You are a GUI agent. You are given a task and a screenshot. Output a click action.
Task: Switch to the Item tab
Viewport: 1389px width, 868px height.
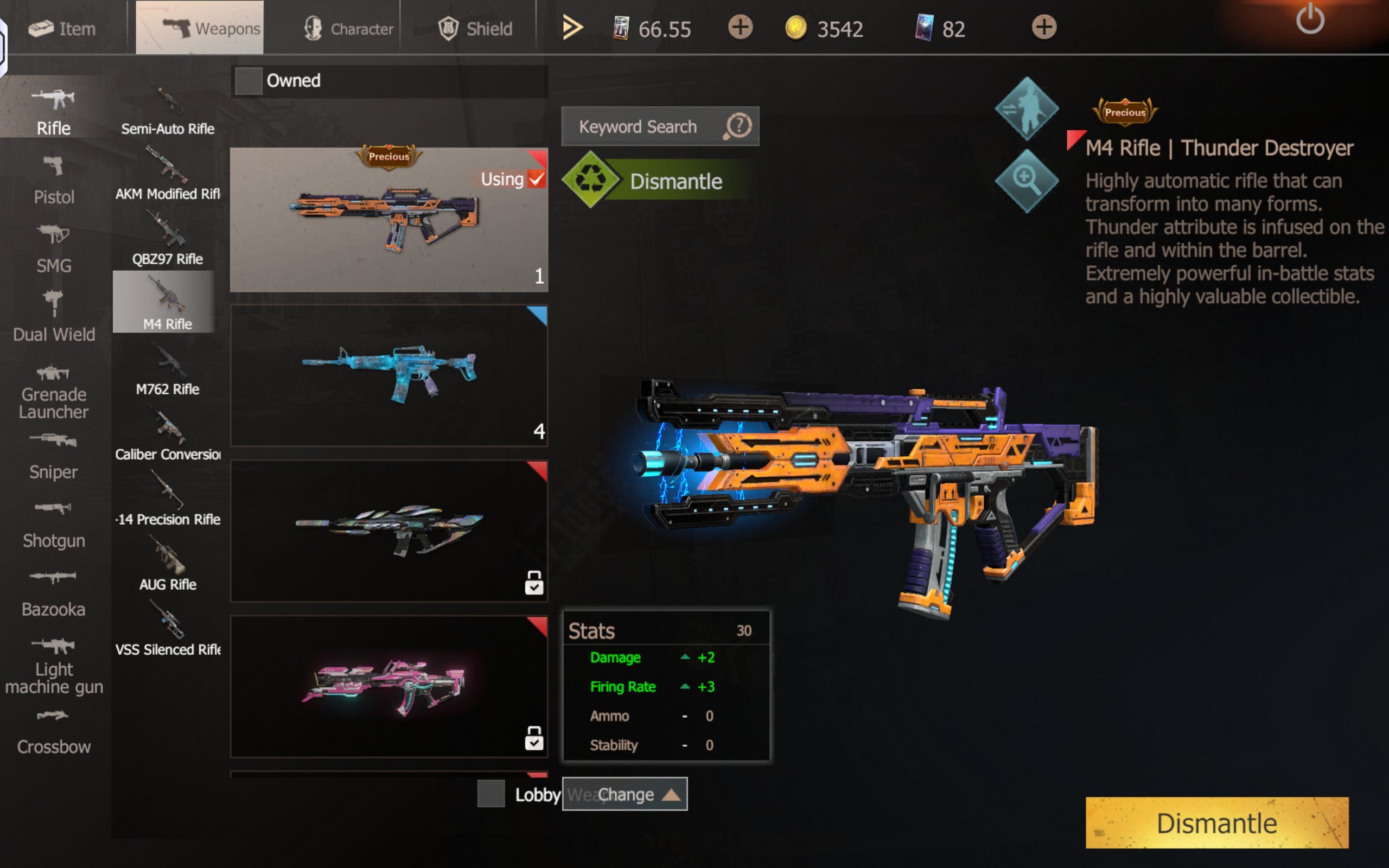tap(62, 28)
